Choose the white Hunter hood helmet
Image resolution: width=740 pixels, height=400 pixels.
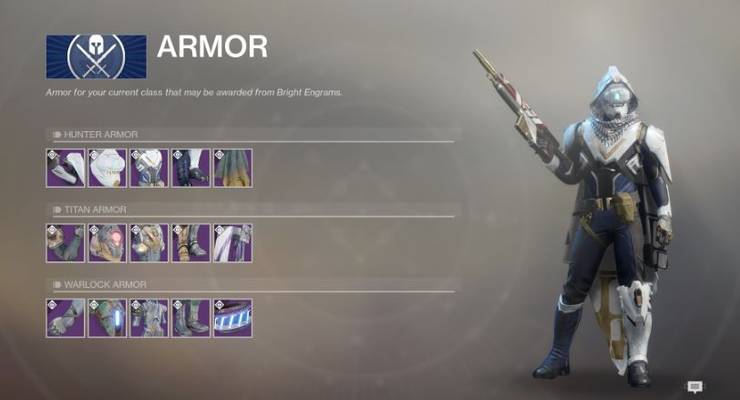pos(107,168)
